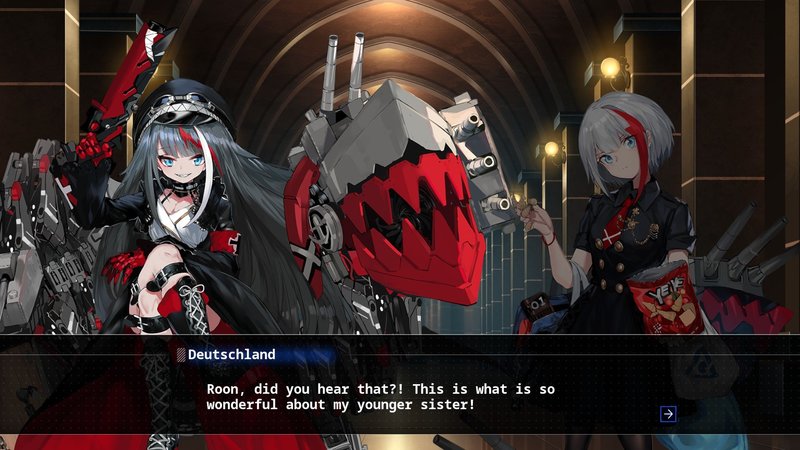Advance dialogue with the arrow button

(668, 414)
